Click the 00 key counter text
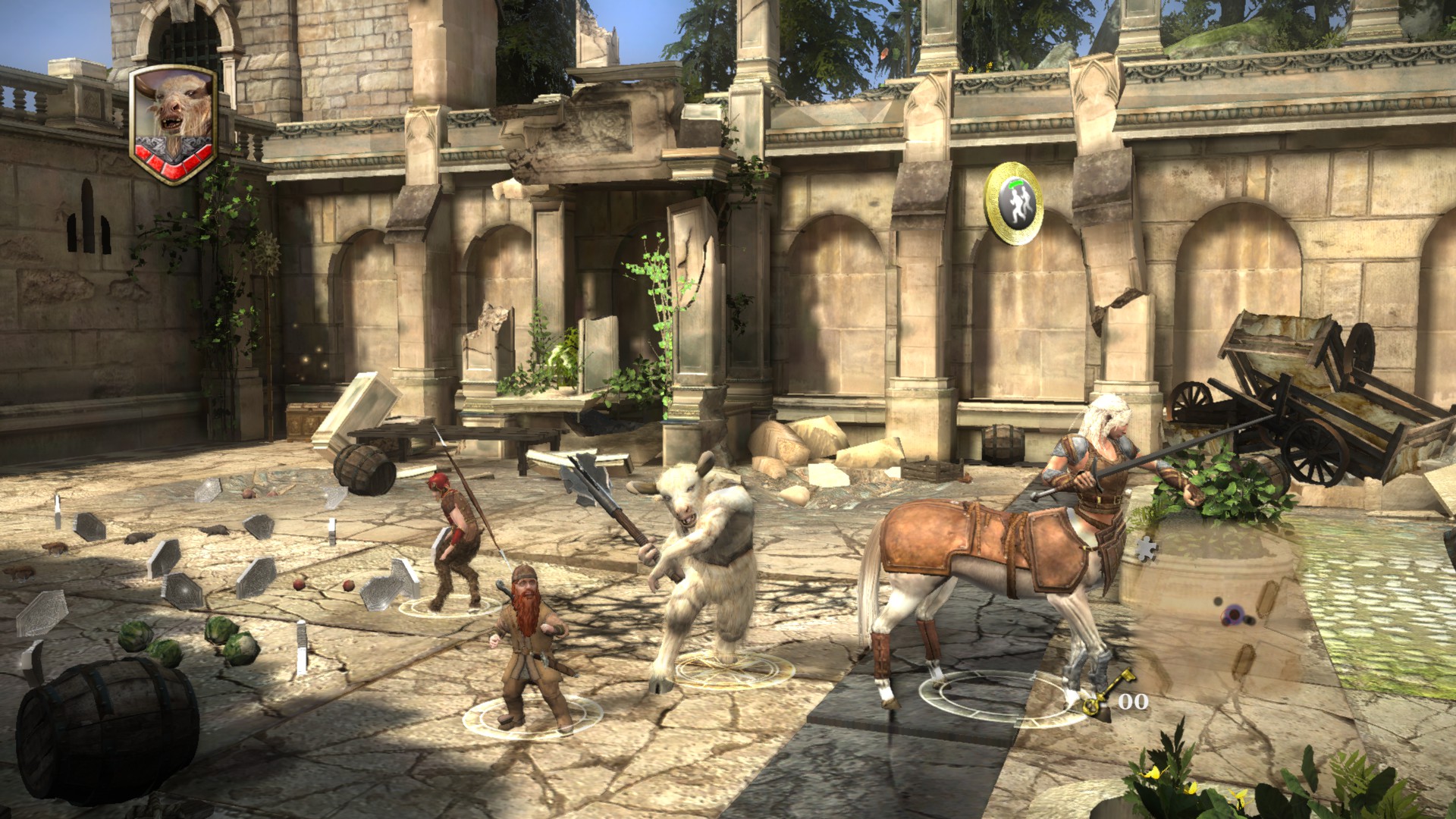Image resolution: width=1456 pixels, height=819 pixels. (1134, 700)
